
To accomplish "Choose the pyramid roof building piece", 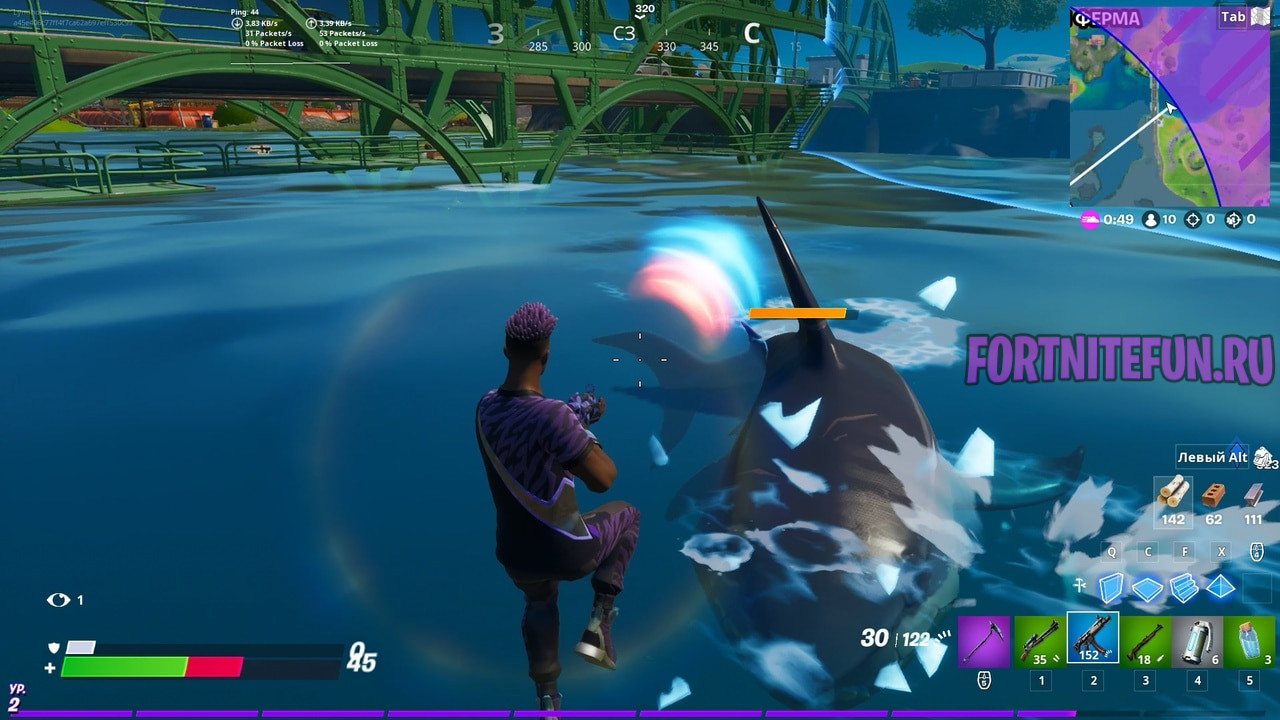I will [x=1221, y=587].
